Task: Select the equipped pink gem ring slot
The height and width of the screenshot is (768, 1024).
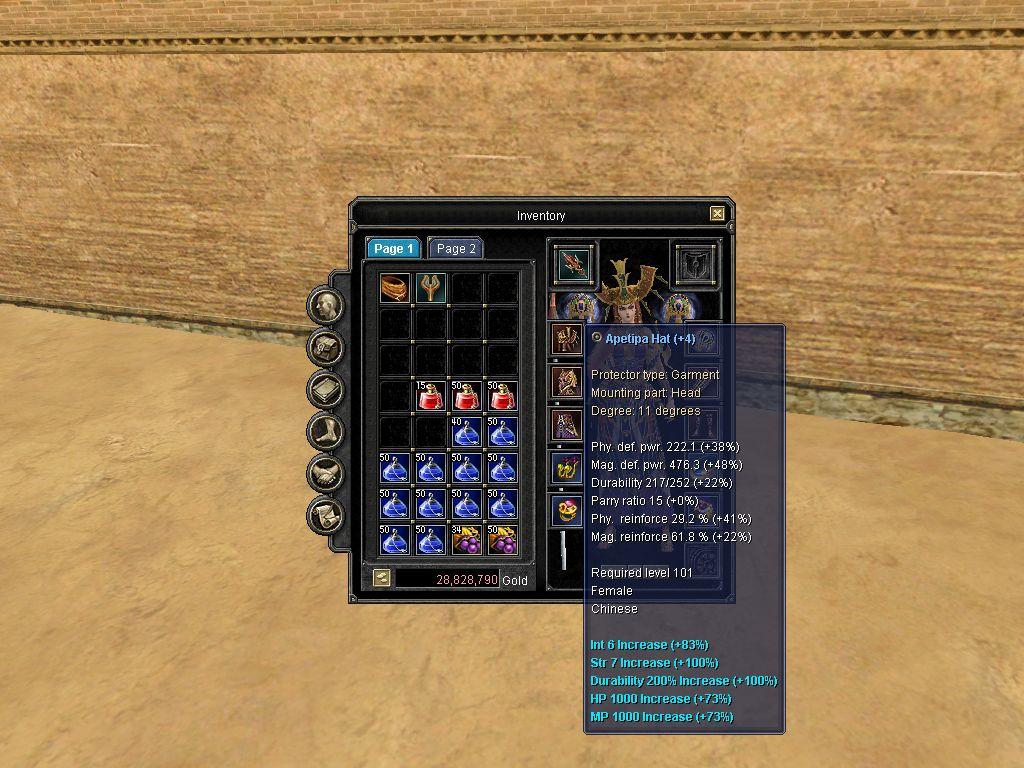Action: pyautogui.click(x=567, y=512)
